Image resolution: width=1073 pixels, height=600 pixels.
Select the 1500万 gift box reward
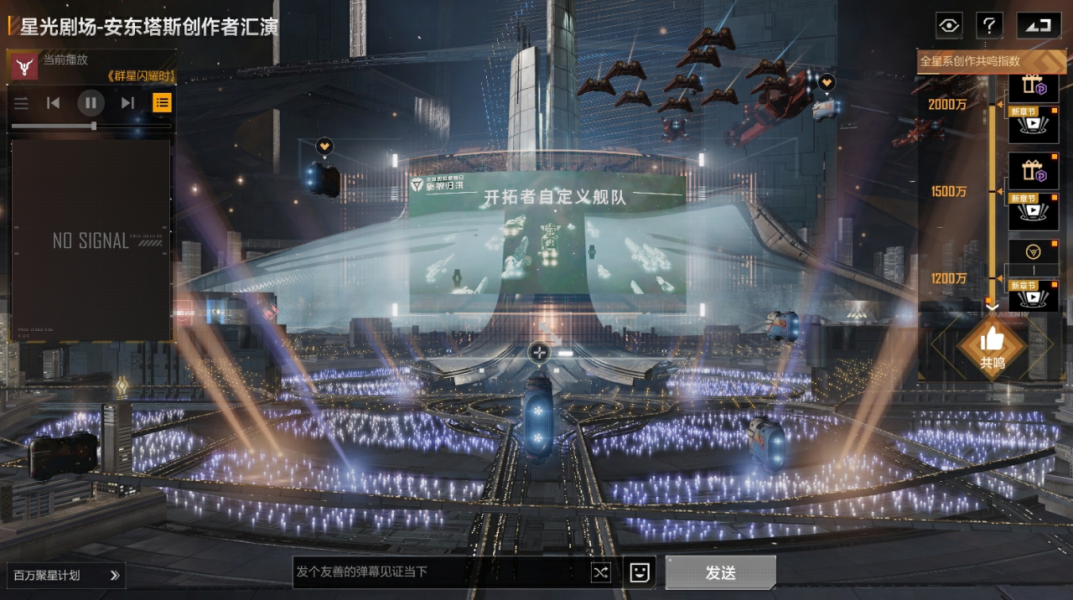[1032, 172]
